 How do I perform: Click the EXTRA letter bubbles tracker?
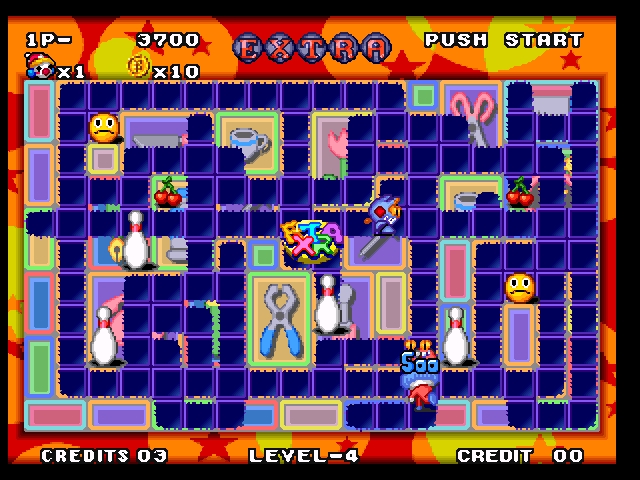tap(312, 46)
